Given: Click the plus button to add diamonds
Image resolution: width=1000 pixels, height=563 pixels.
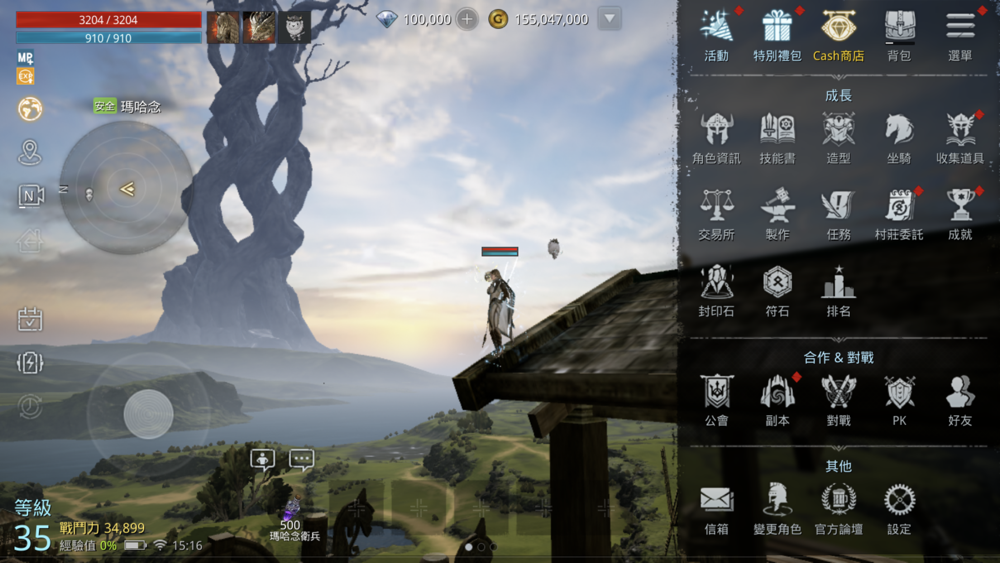Looking at the screenshot, I should coord(467,19).
